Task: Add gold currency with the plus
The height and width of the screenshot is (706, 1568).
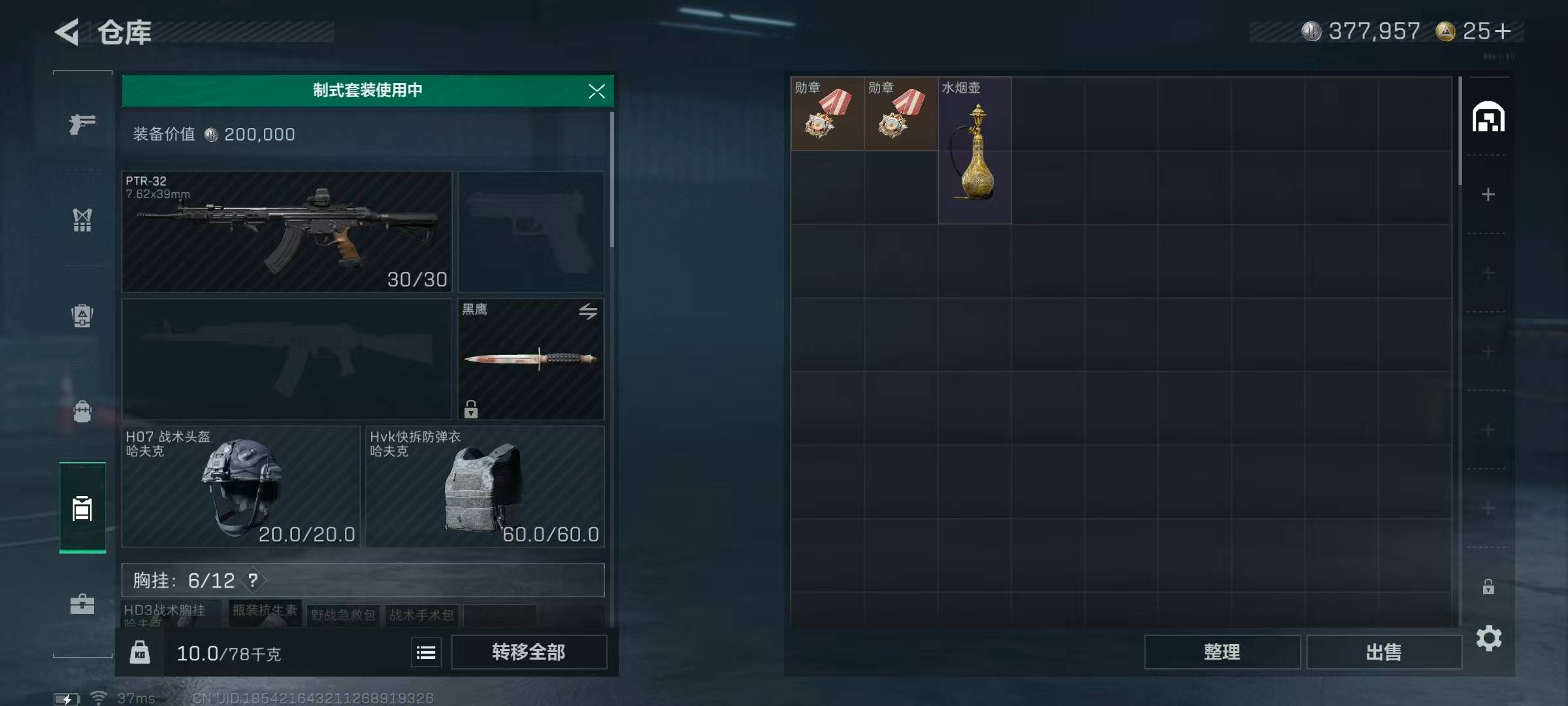Action: 1503,31
